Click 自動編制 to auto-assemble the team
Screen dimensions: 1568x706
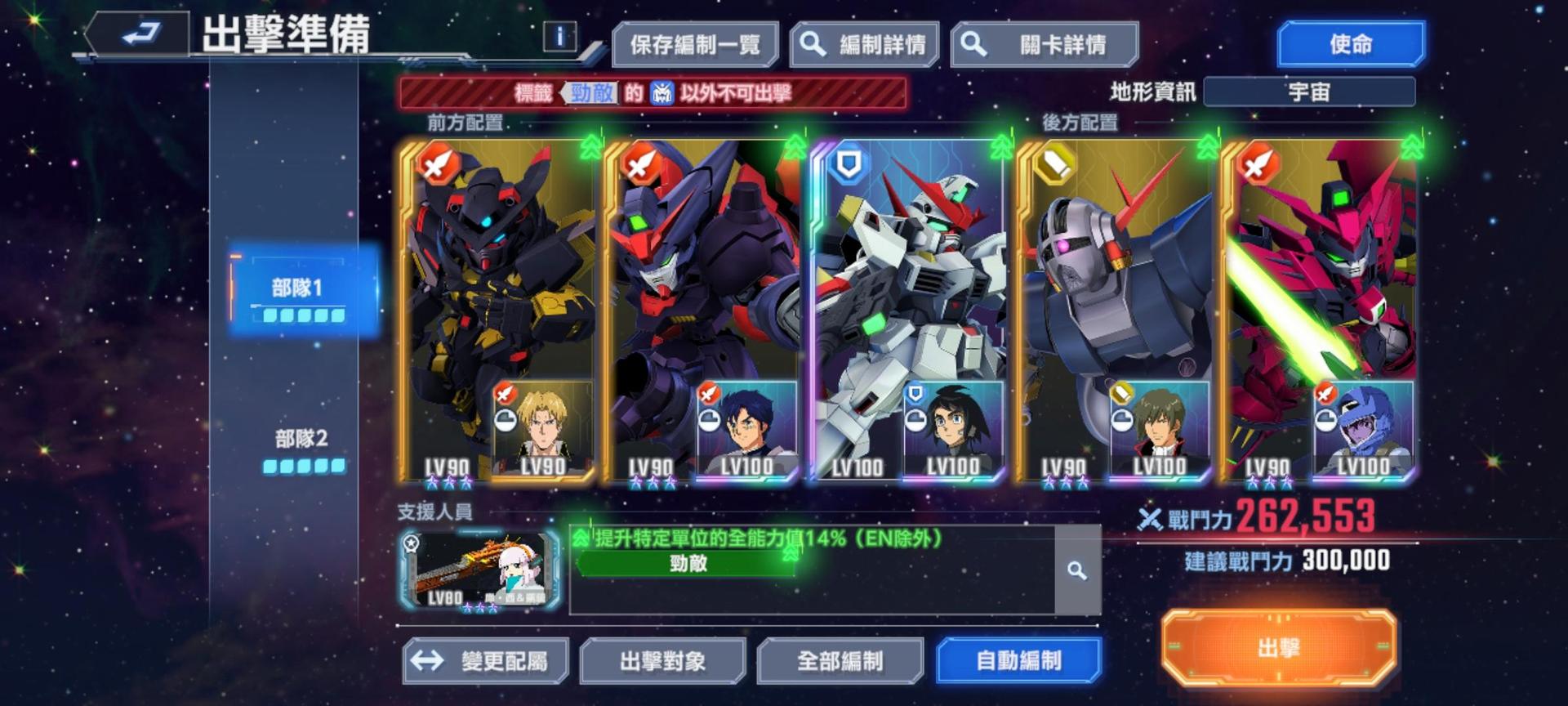(x=1018, y=659)
